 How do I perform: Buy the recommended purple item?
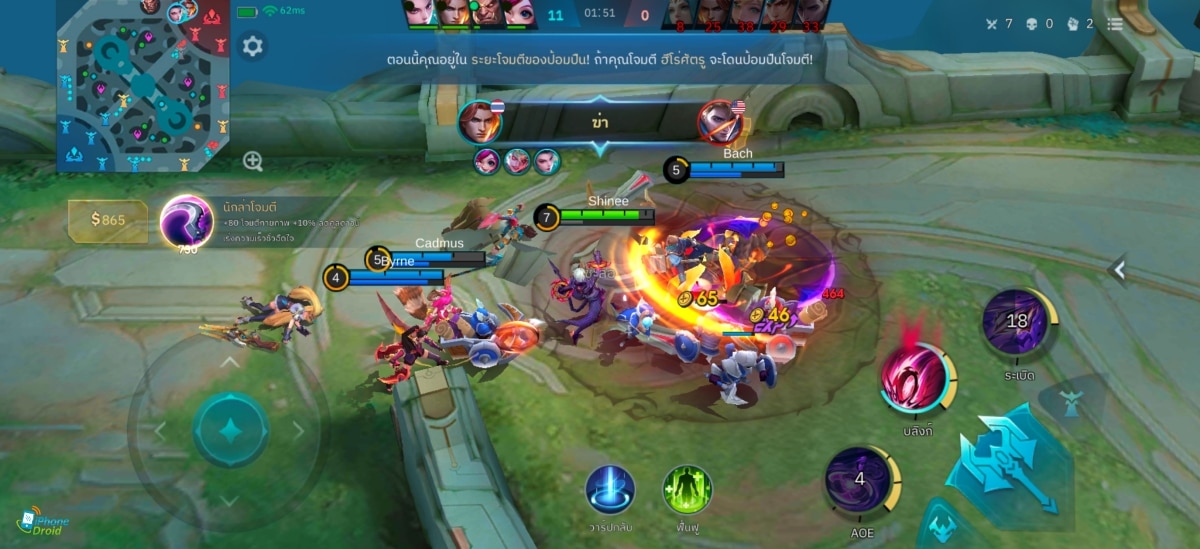(186, 221)
